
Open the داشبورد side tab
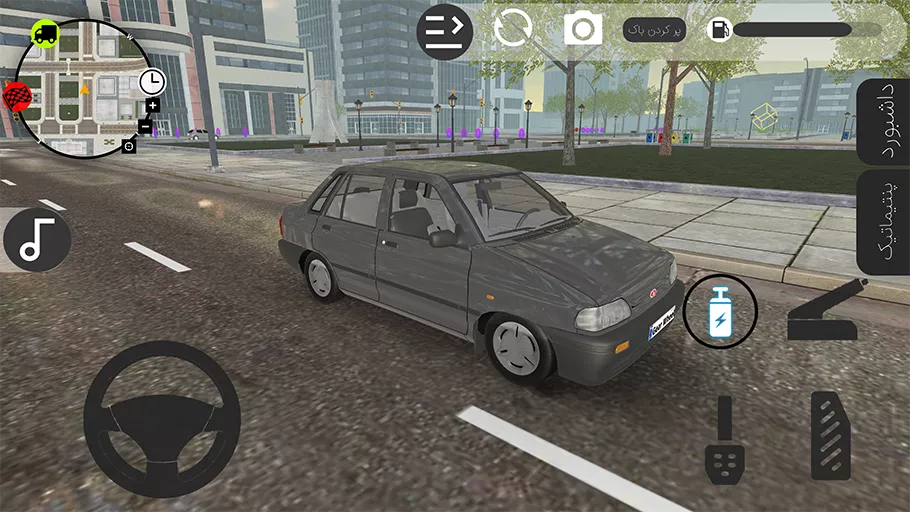pyautogui.click(x=884, y=120)
